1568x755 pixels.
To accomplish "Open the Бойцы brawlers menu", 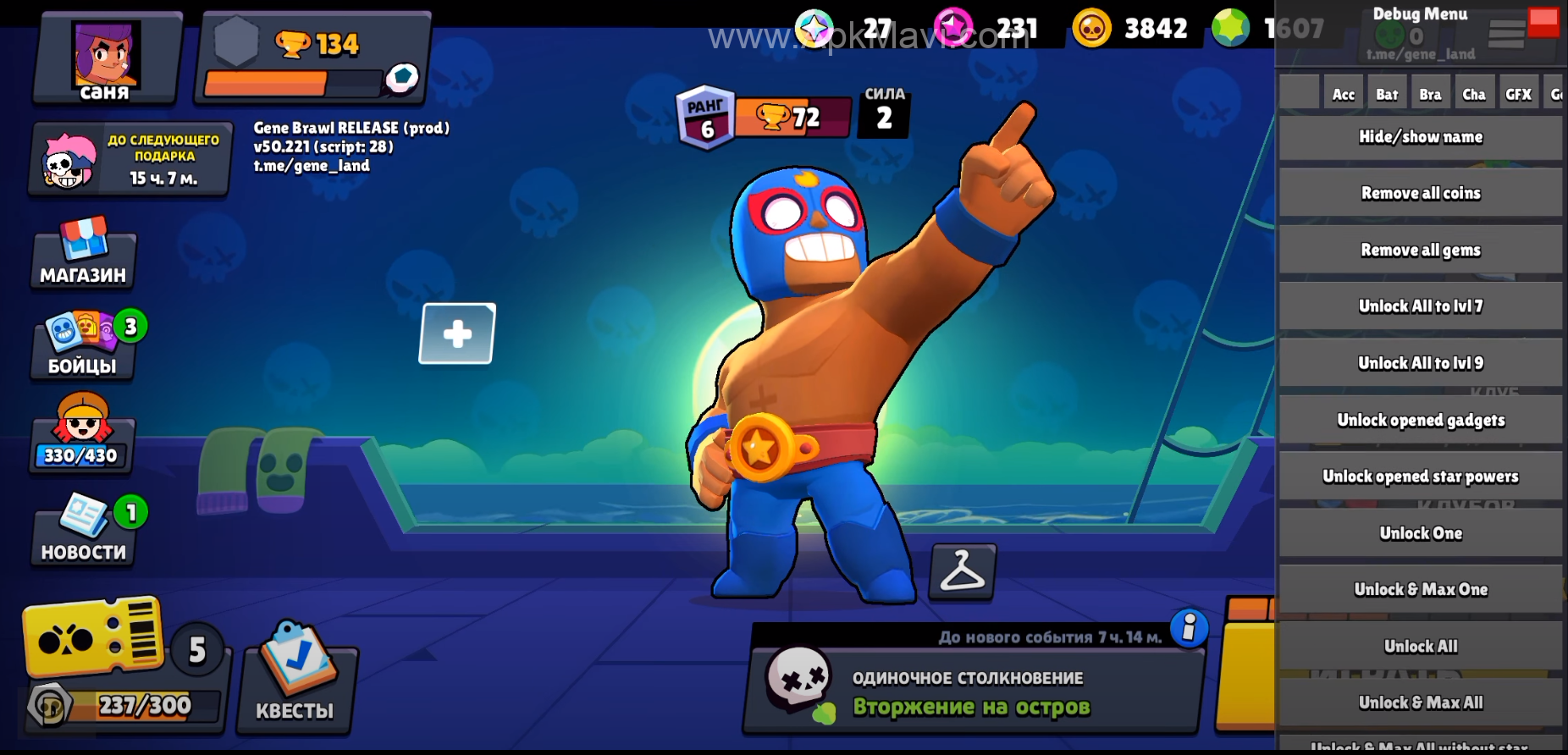I will (83, 347).
